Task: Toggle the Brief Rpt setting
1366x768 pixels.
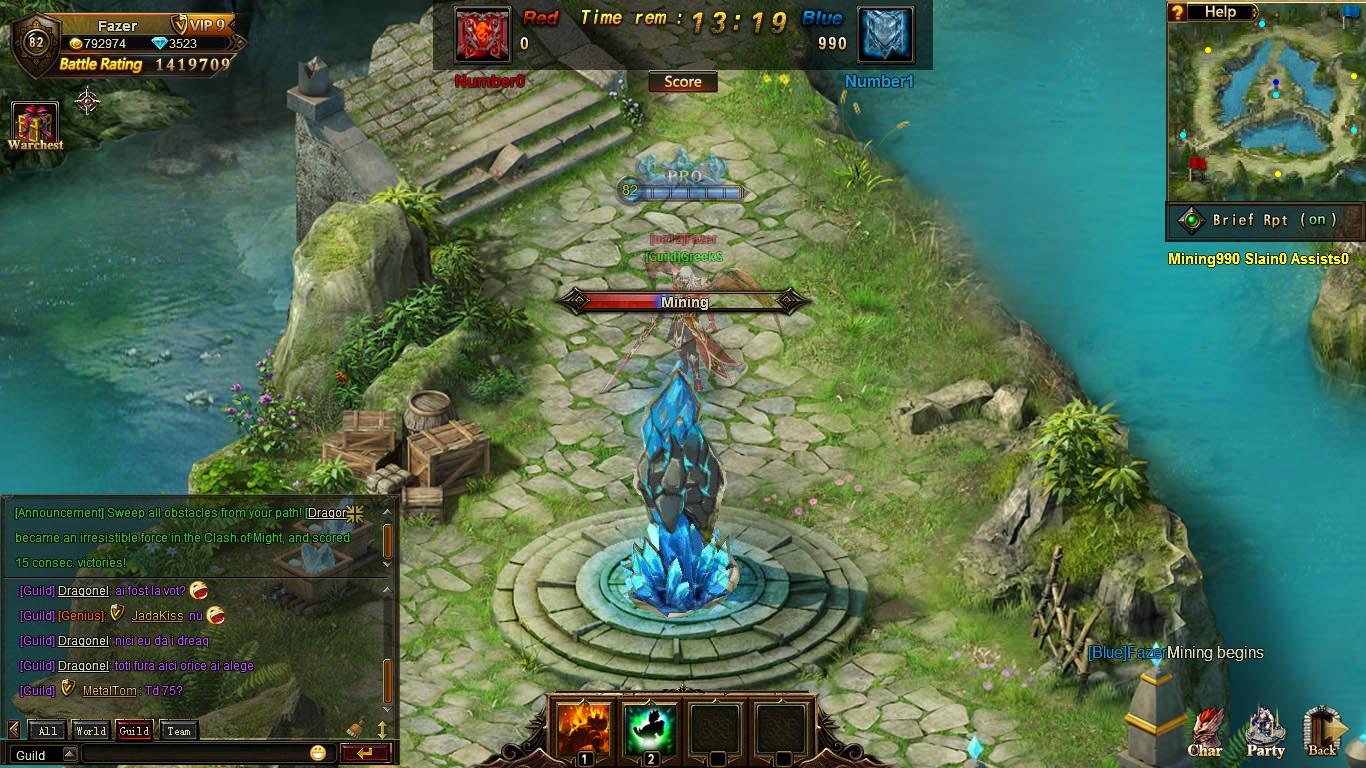Action: (1267, 220)
